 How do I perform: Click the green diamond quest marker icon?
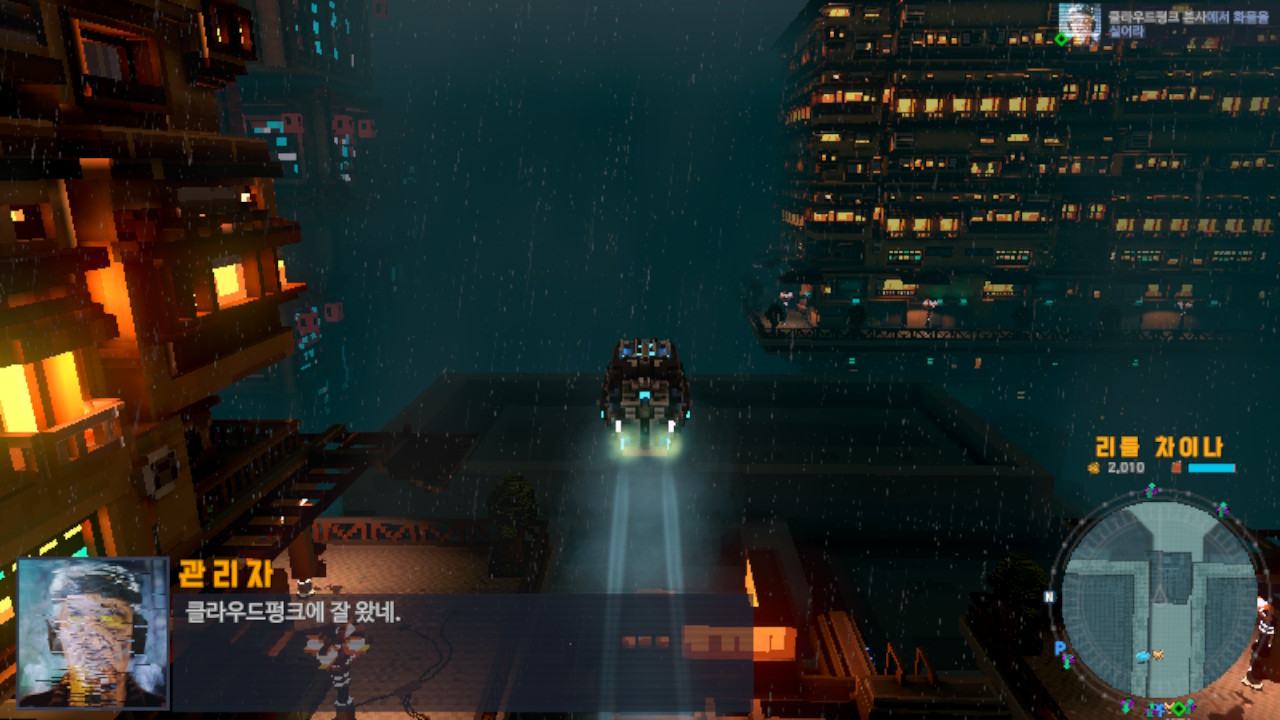(1061, 40)
